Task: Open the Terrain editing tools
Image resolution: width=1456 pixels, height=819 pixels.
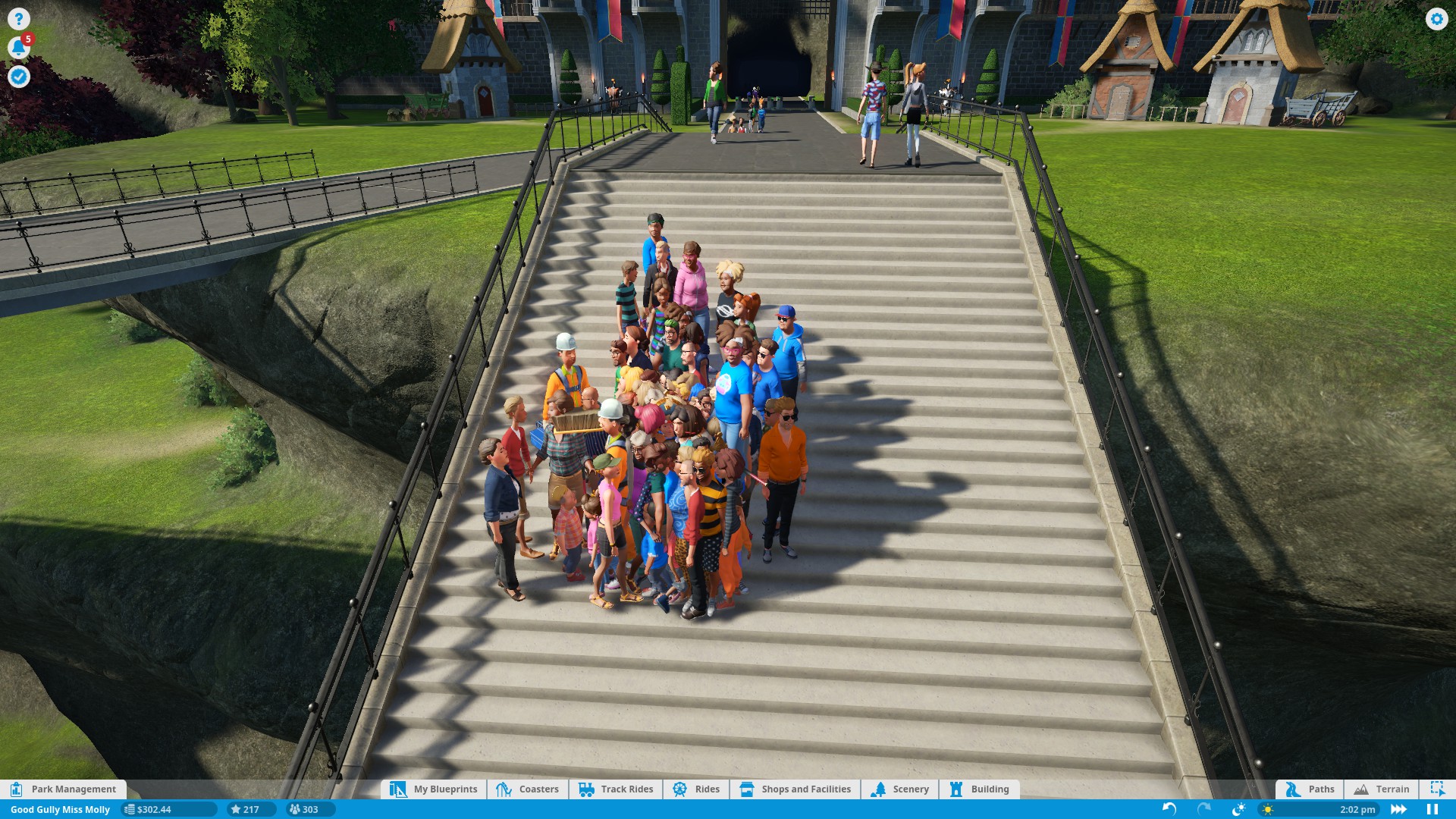Action: (x=1381, y=789)
